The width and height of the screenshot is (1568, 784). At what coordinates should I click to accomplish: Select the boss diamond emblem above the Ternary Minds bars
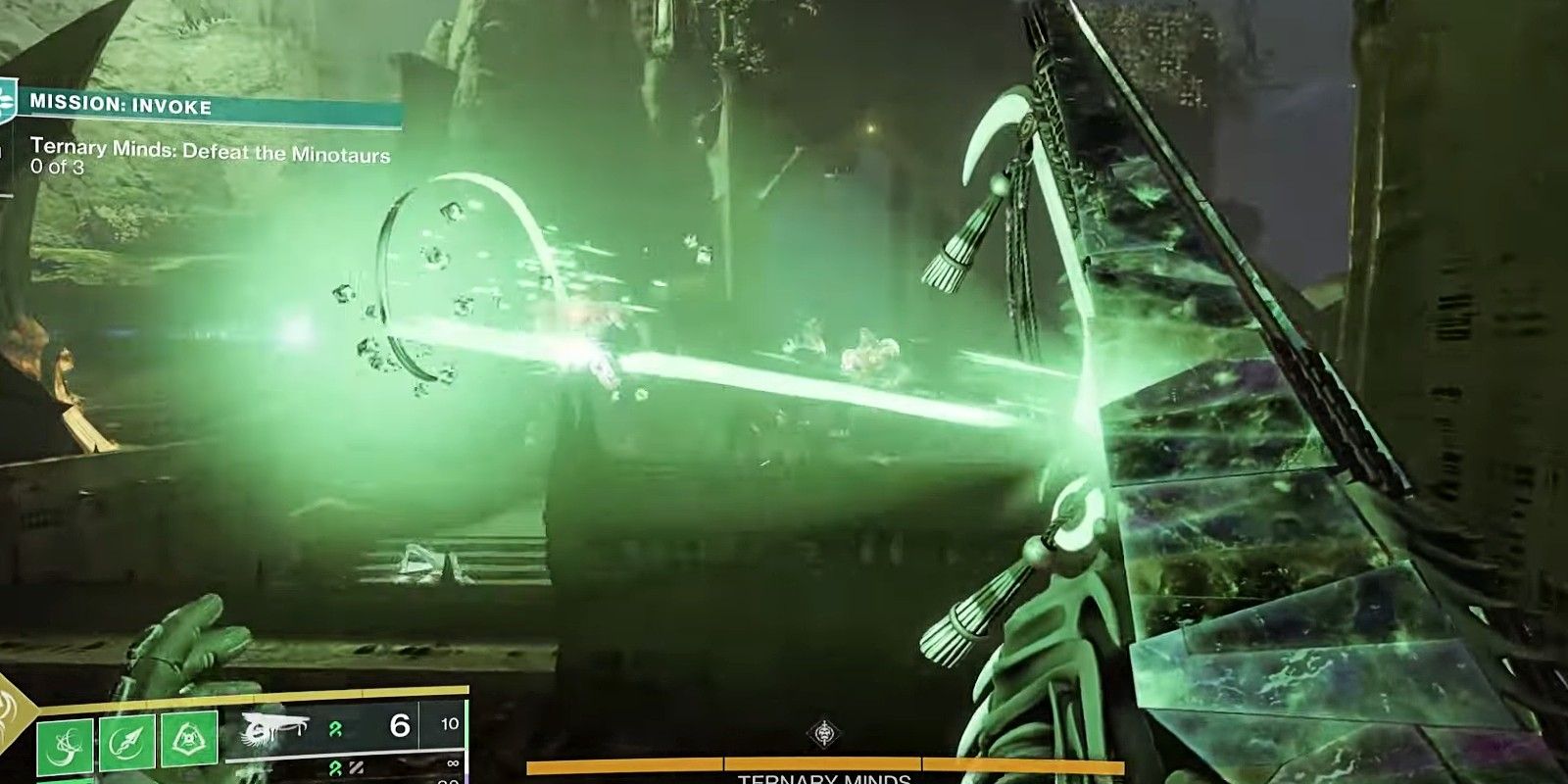(824, 732)
